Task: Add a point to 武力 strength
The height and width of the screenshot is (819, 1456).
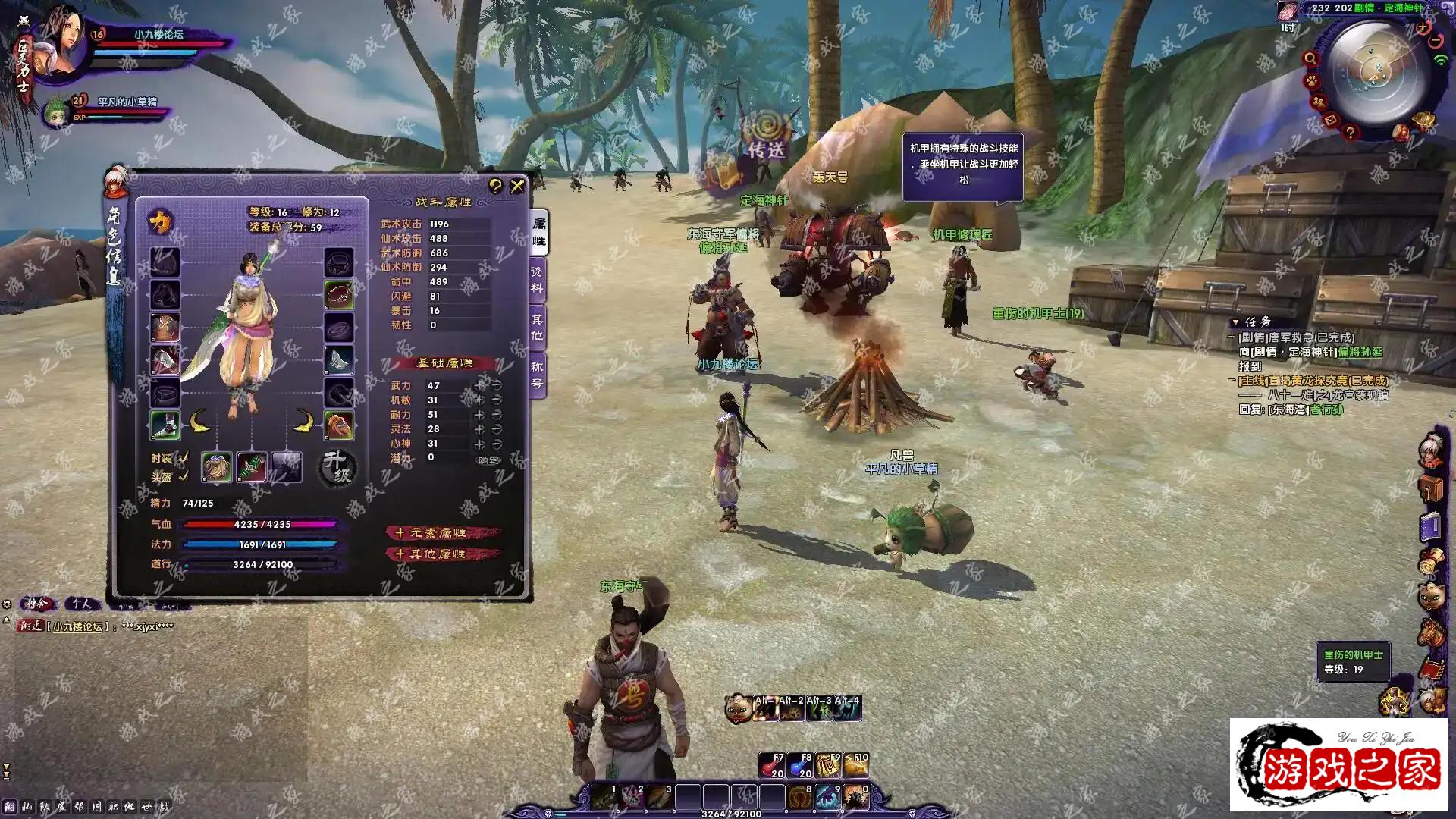Action: pyautogui.click(x=479, y=385)
